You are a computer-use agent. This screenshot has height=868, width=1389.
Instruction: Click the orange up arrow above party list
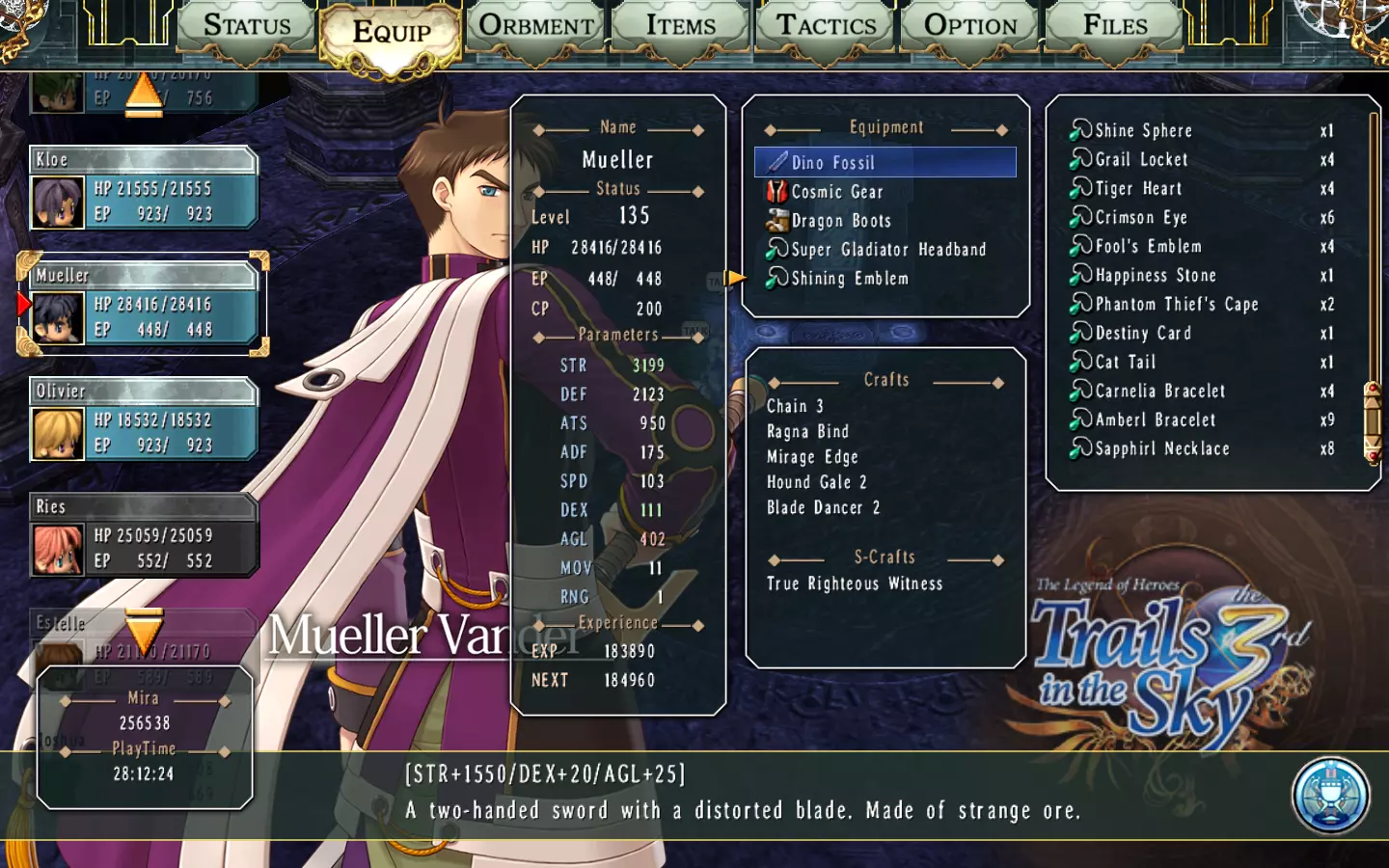pos(144,96)
